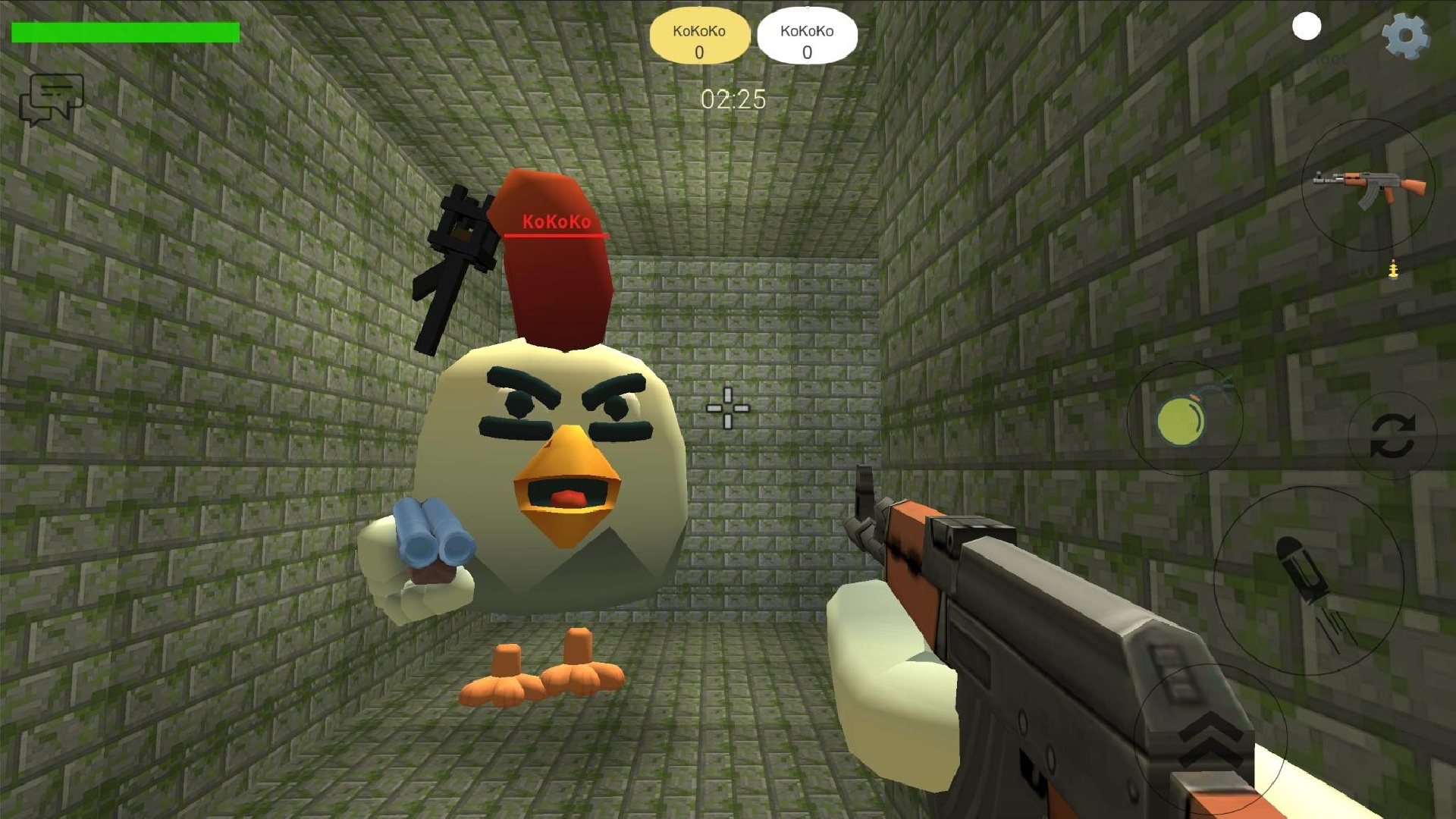The height and width of the screenshot is (819, 1456).
Task: Open the chat speech bubble
Action: [53, 99]
